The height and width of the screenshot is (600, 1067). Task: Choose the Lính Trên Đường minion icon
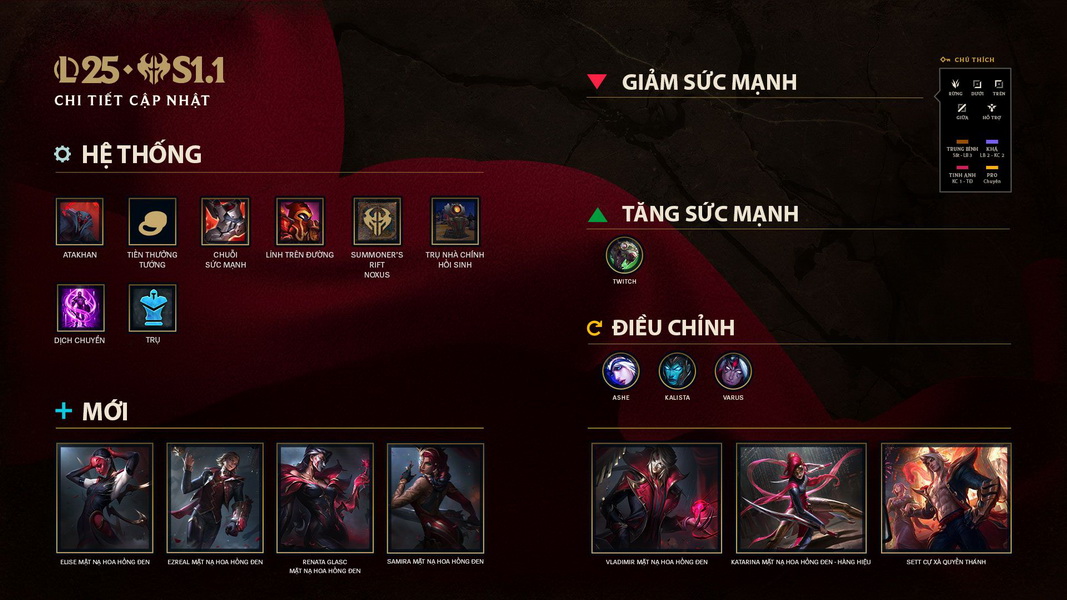tap(300, 222)
